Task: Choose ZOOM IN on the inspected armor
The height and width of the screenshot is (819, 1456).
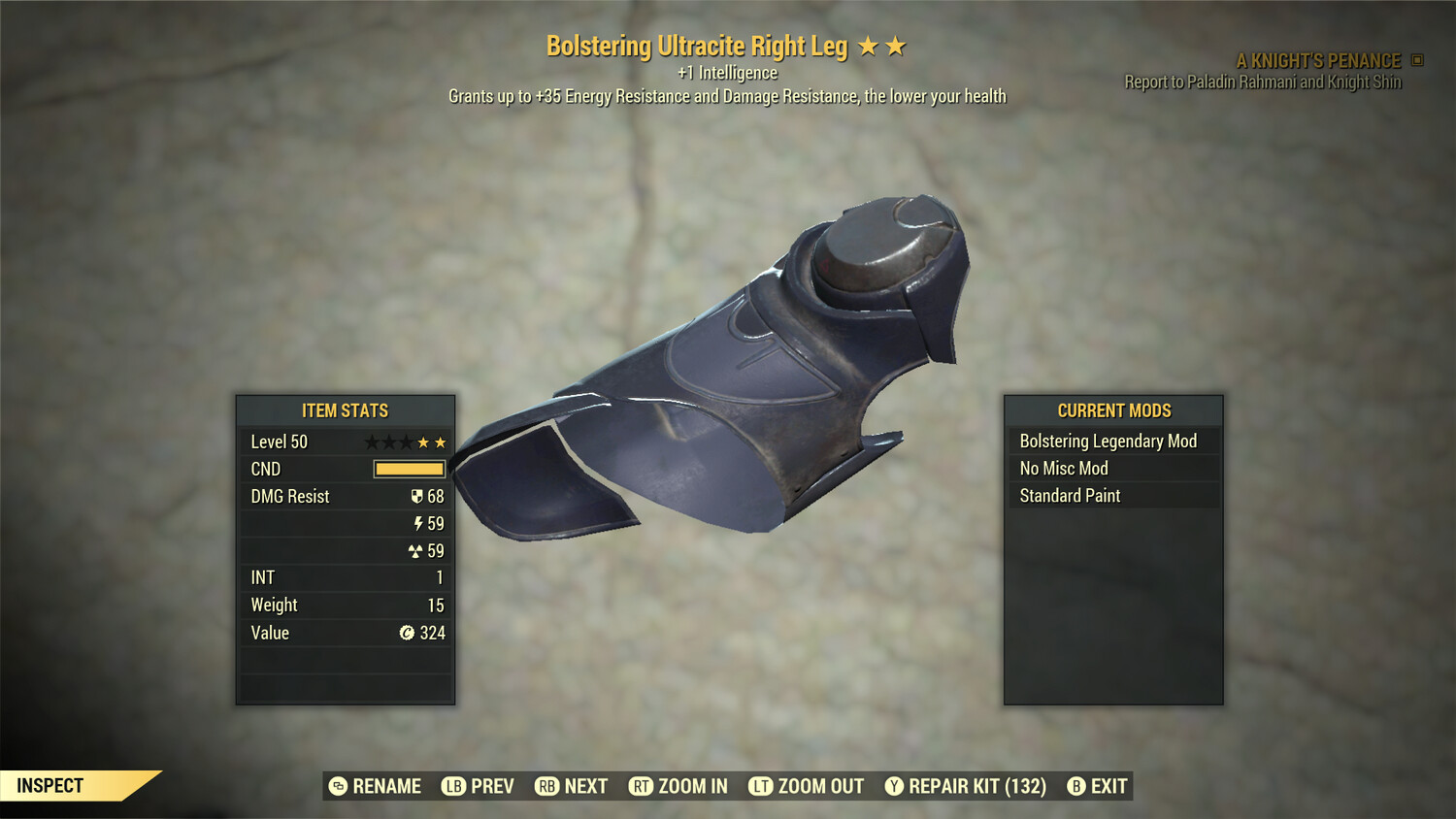Action: point(678,786)
